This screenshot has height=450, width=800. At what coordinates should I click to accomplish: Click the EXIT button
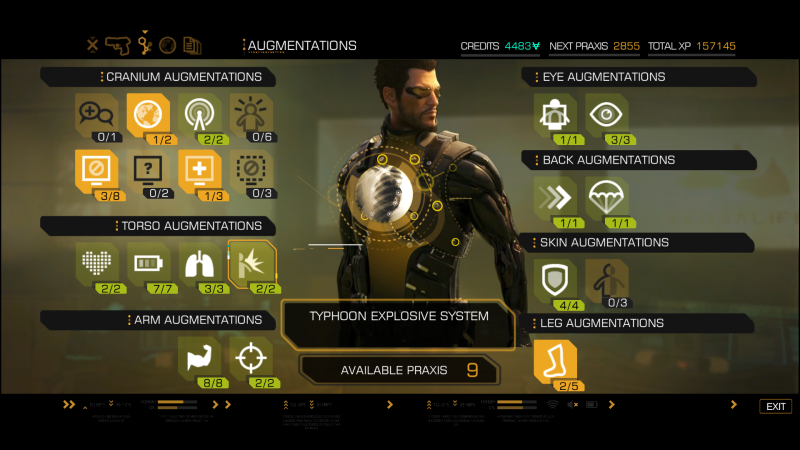pos(776,406)
